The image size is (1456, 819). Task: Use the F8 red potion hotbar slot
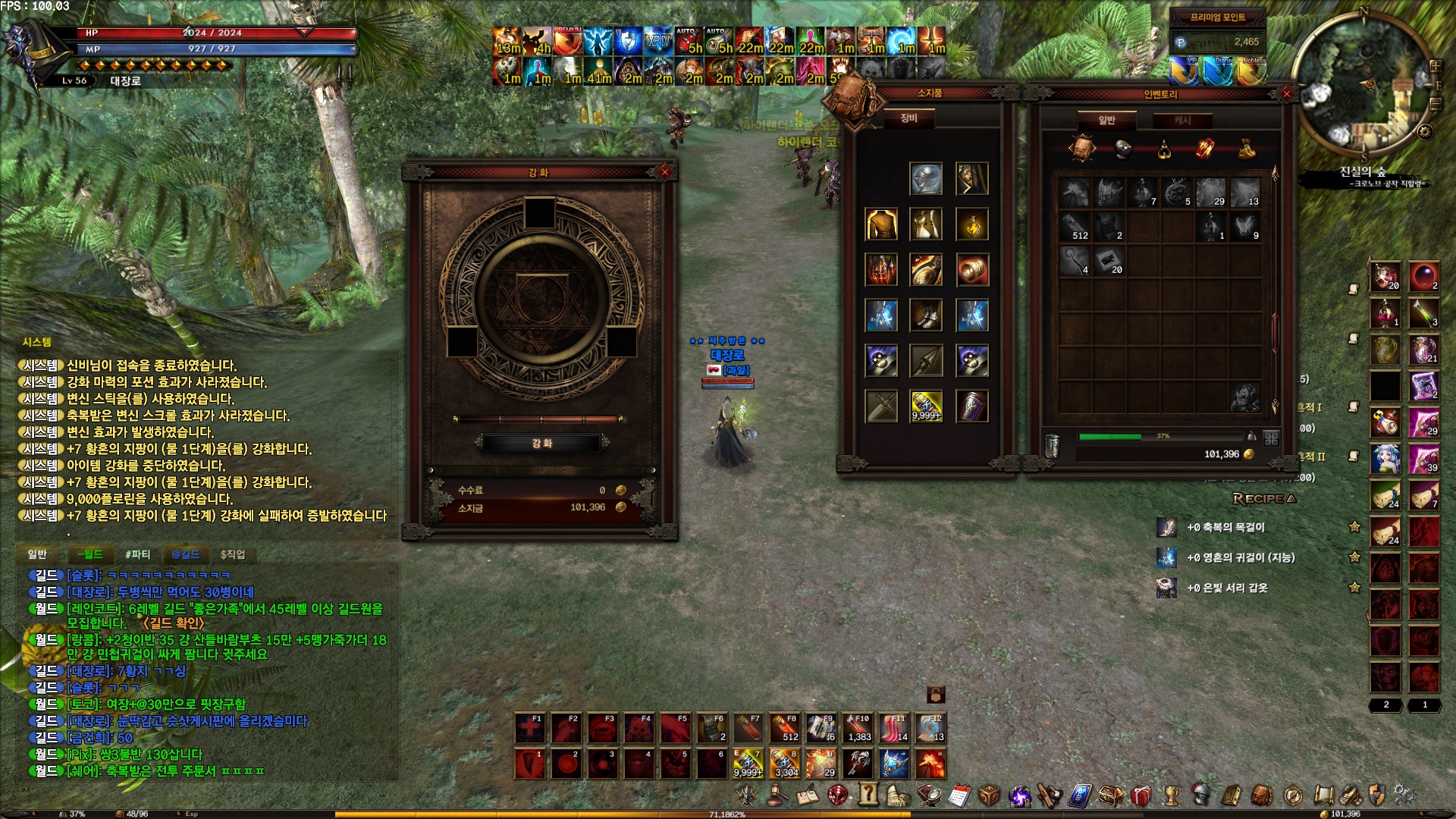785,728
